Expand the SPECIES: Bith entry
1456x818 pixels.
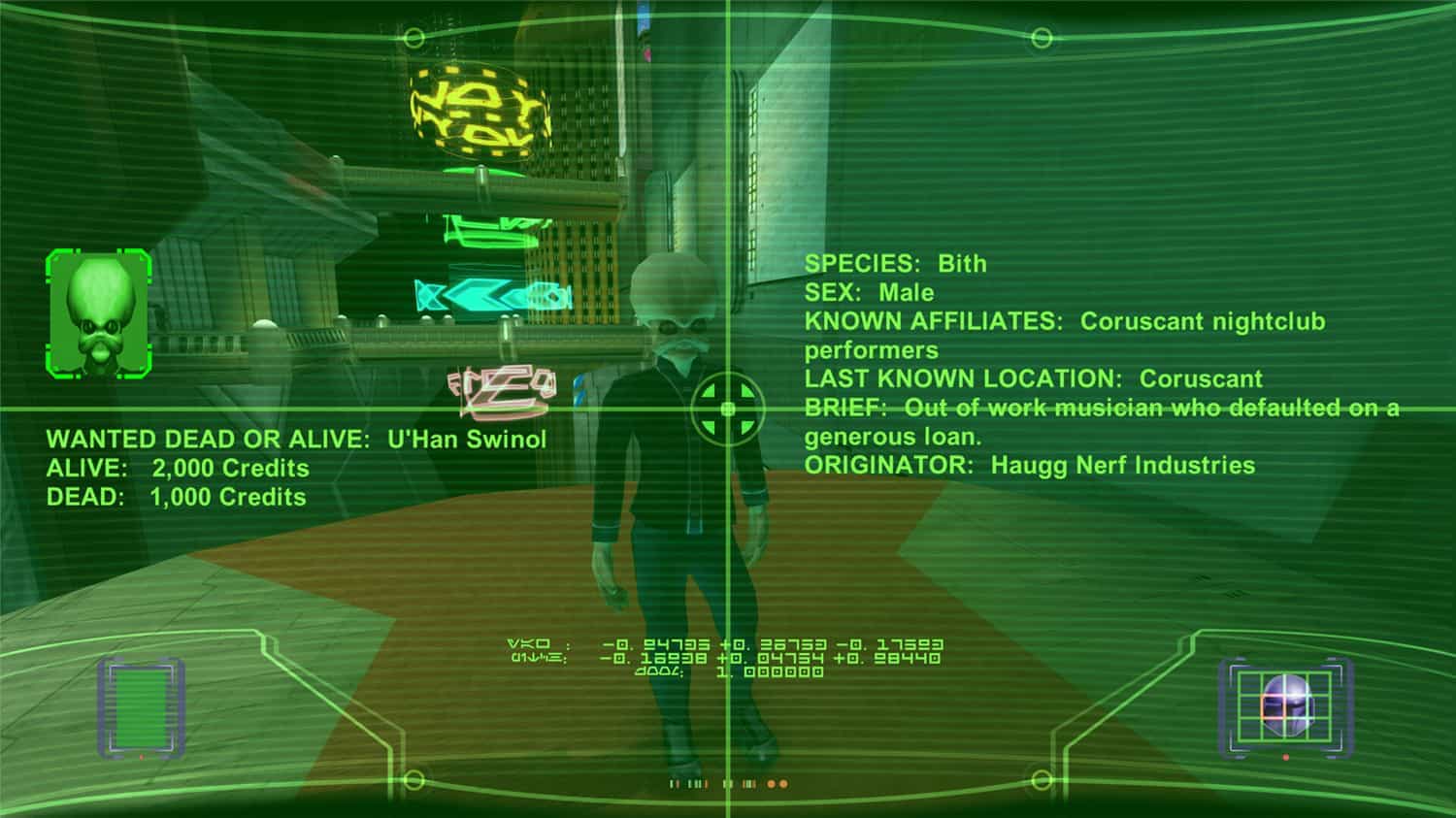[x=895, y=263]
